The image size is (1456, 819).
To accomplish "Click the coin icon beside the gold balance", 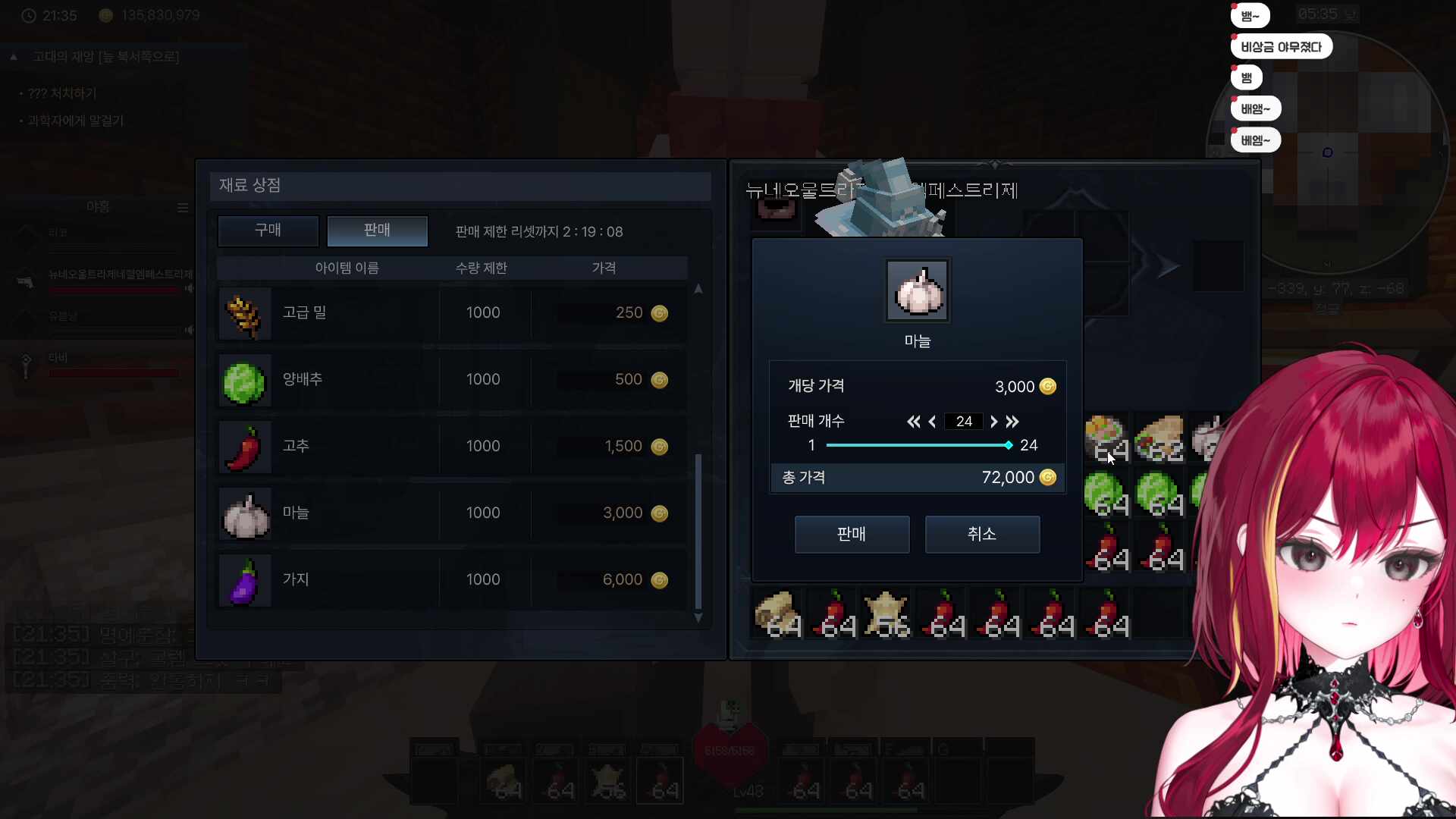I will click(x=105, y=15).
